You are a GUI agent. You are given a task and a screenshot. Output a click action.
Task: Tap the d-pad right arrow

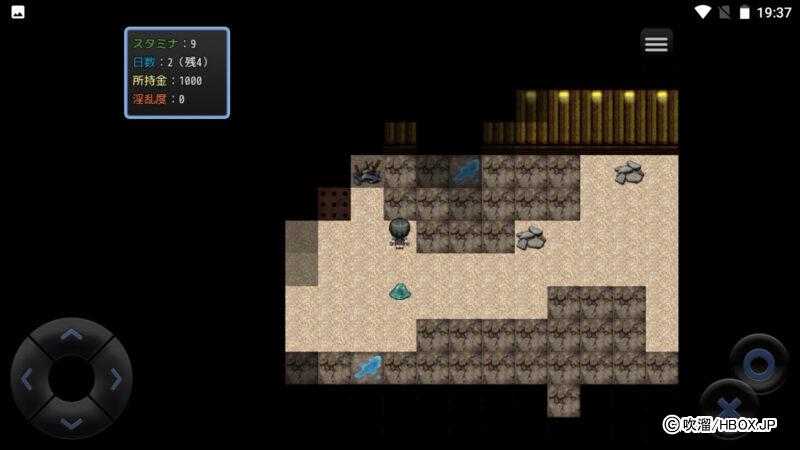point(115,379)
